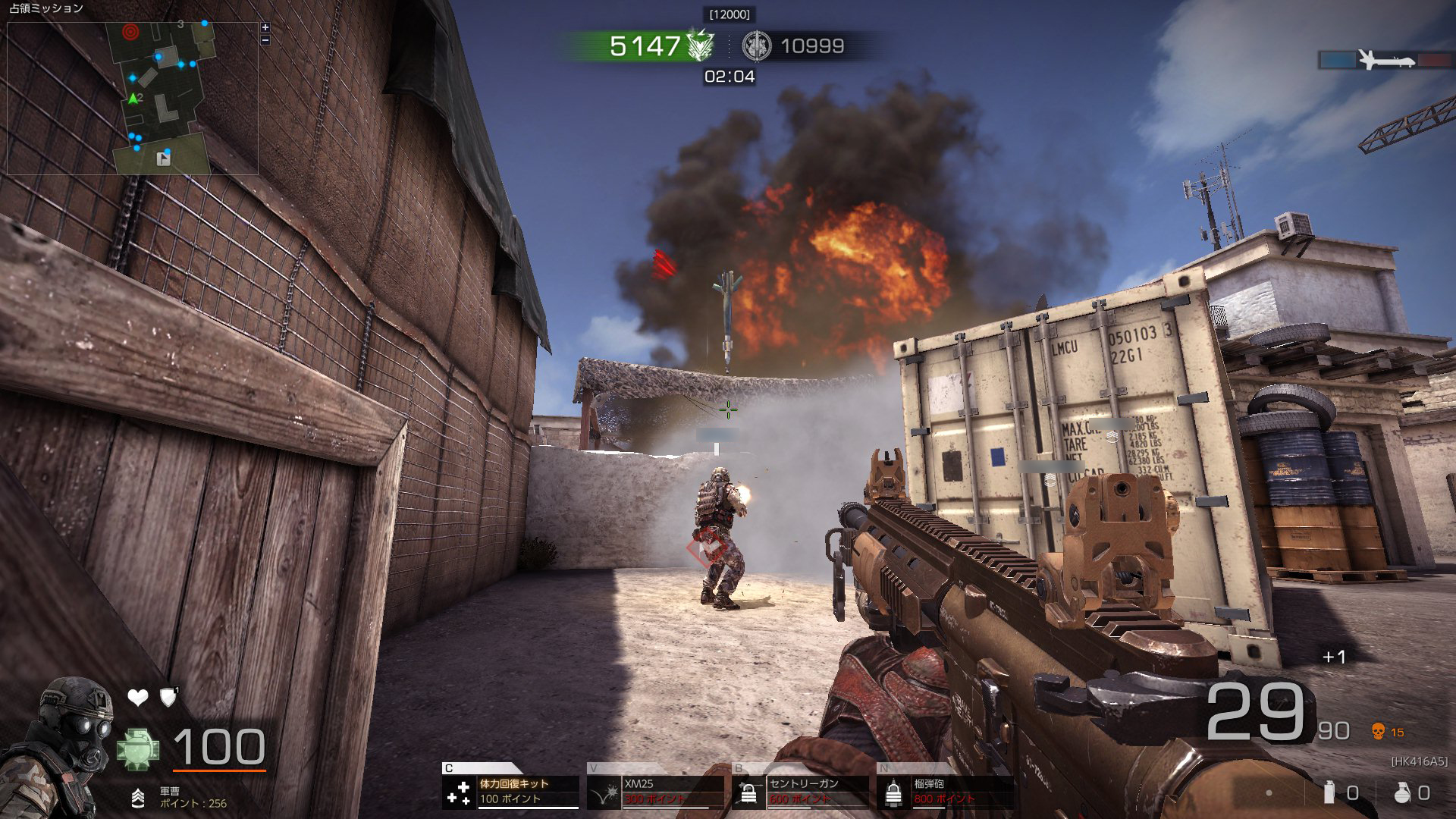Choose the locked セントリーガン slot
This screenshot has height=819, width=1456.
[x=800, y=791]
